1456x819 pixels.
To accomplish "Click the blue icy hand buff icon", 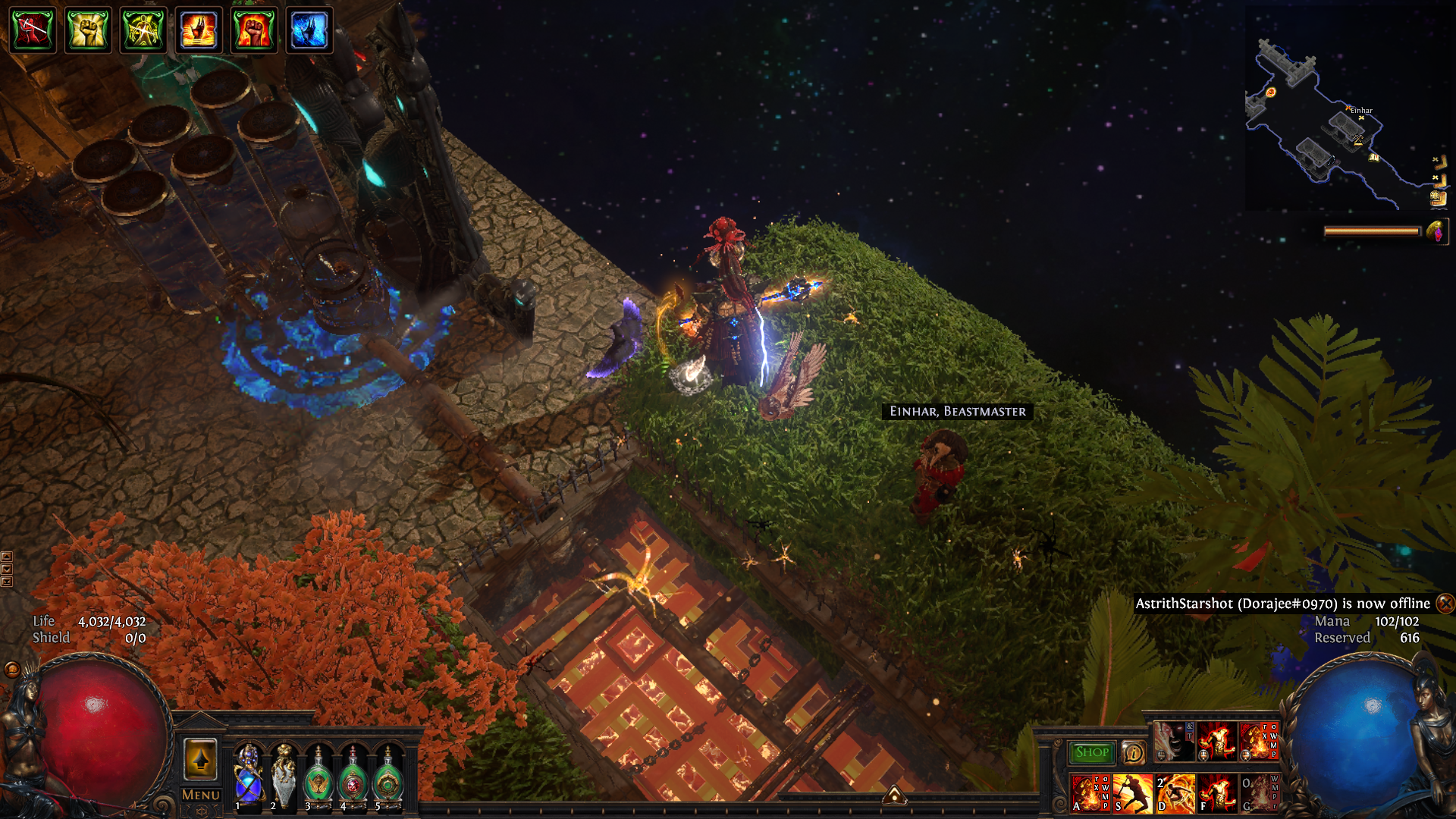I will [x=309, y=30].
